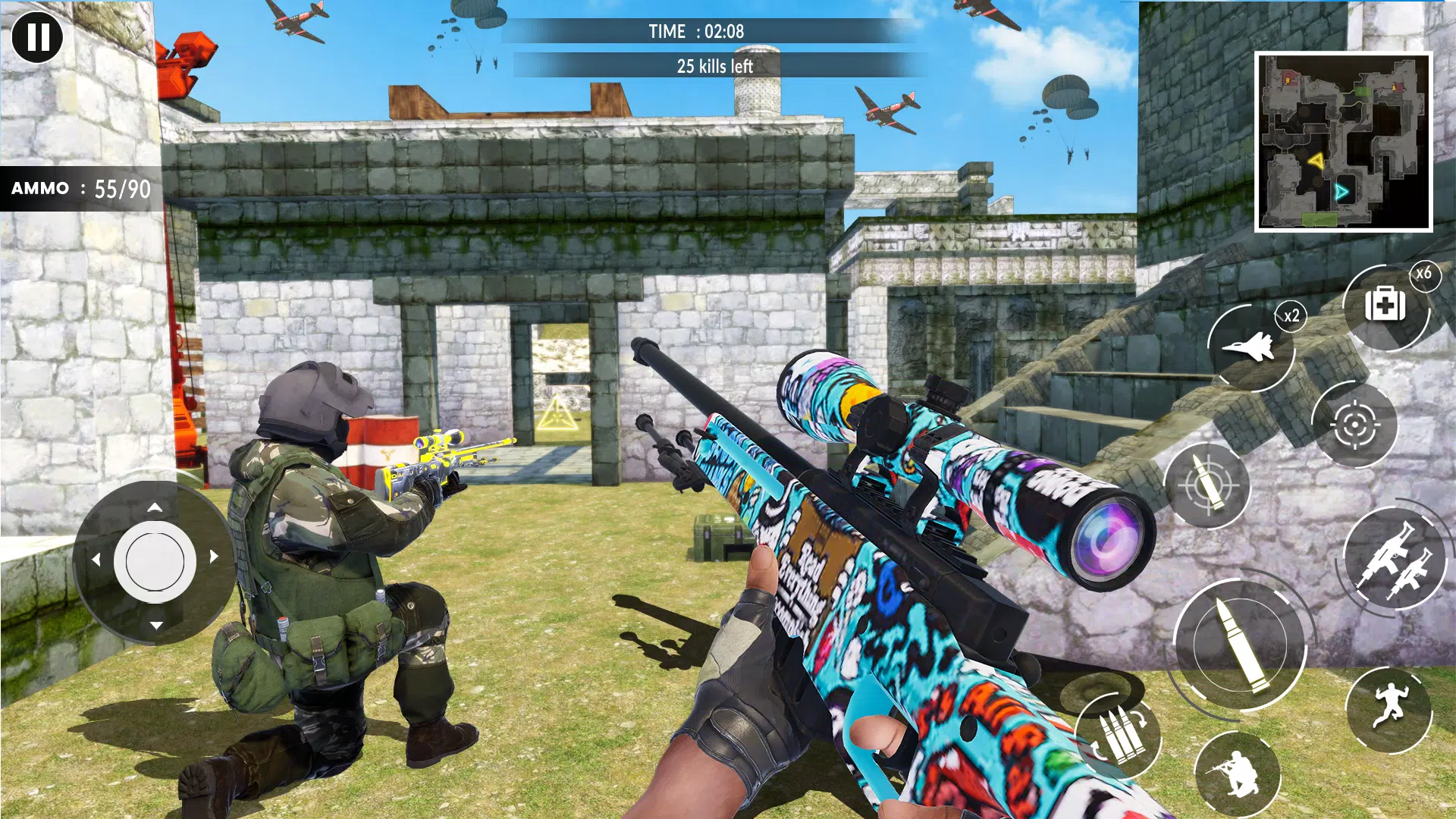The height and width of the screenshot is (819, 1456).
Task: Tap the joystick left arrow
Action: pyautogui.click(x=96, y=560)
